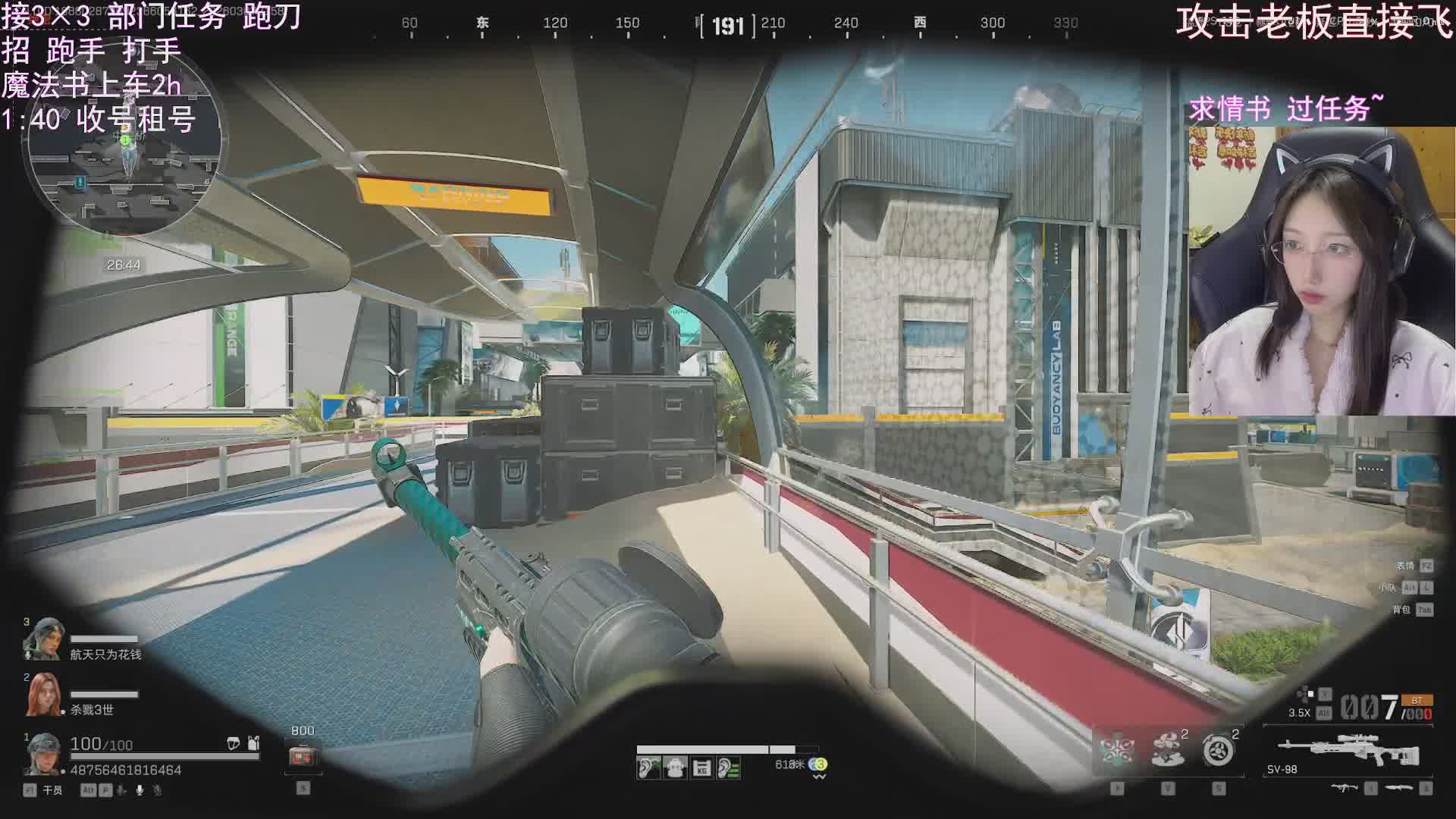Use the circular shuriken gadget
Viewport: 1456px width, 819px height.
[x=1219, y=751]
